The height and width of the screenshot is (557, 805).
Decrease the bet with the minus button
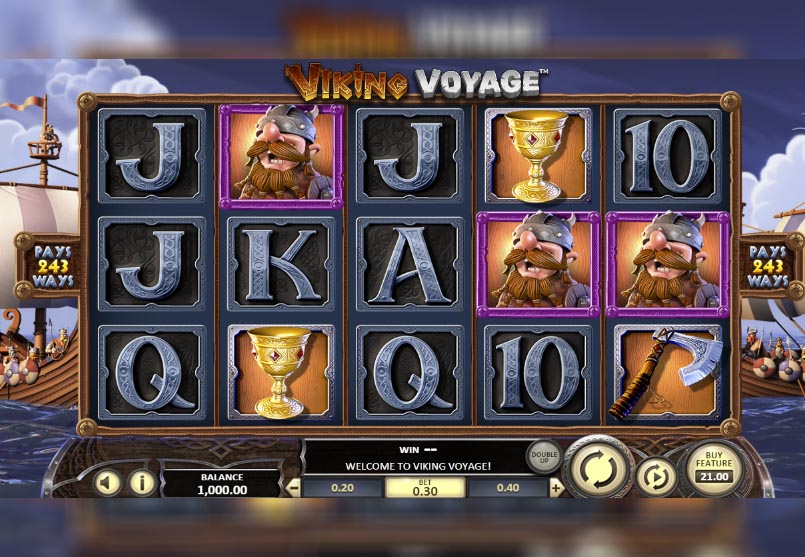[x=293, y=488]
